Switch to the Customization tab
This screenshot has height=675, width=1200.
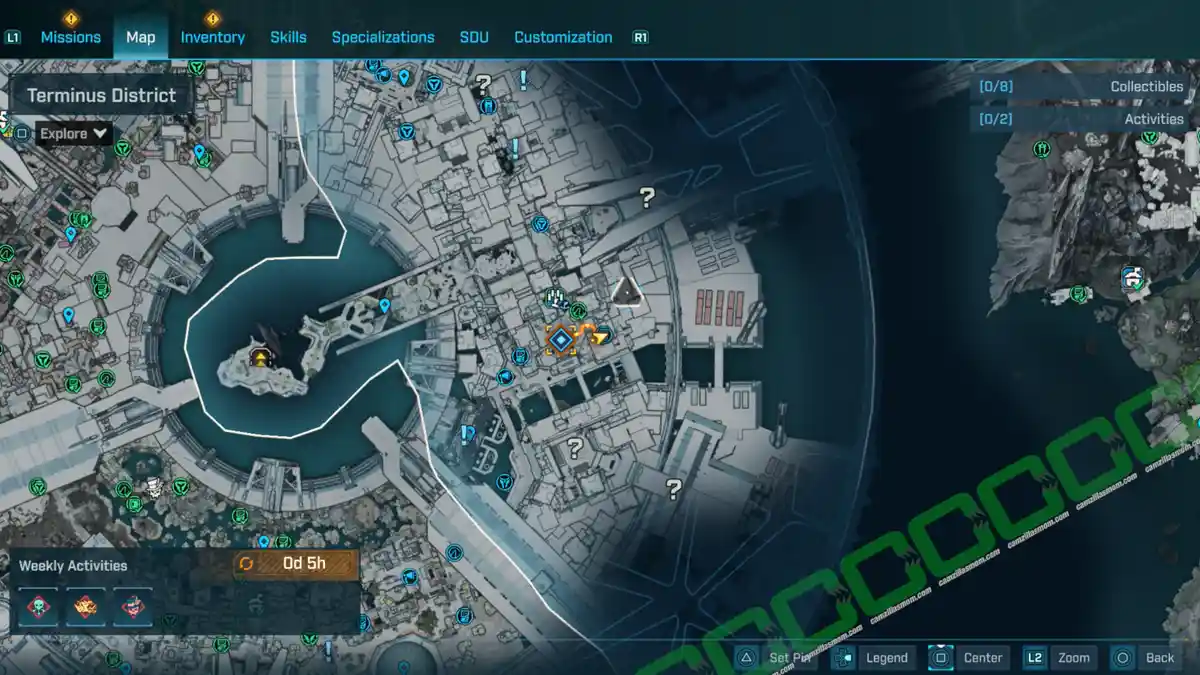563,37
